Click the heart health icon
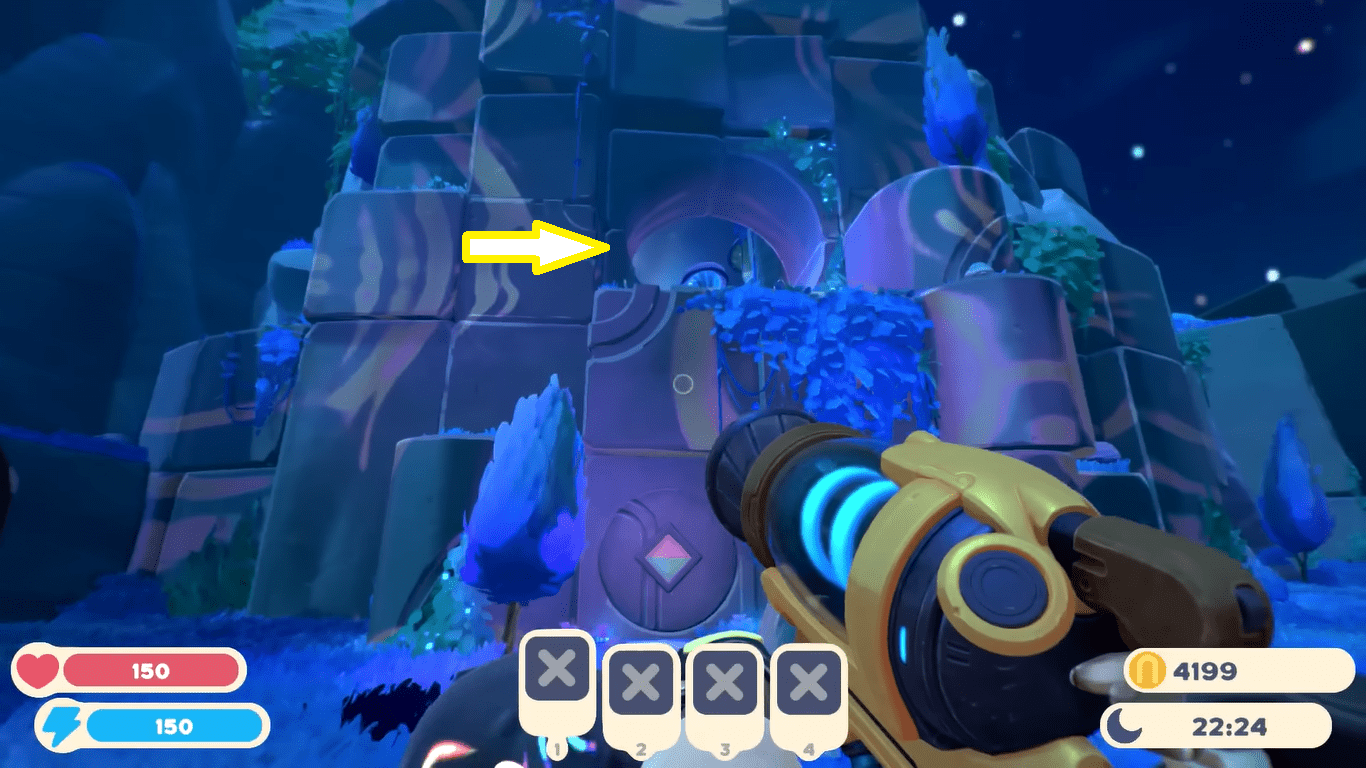1366x768 pixels. (37, 671)
